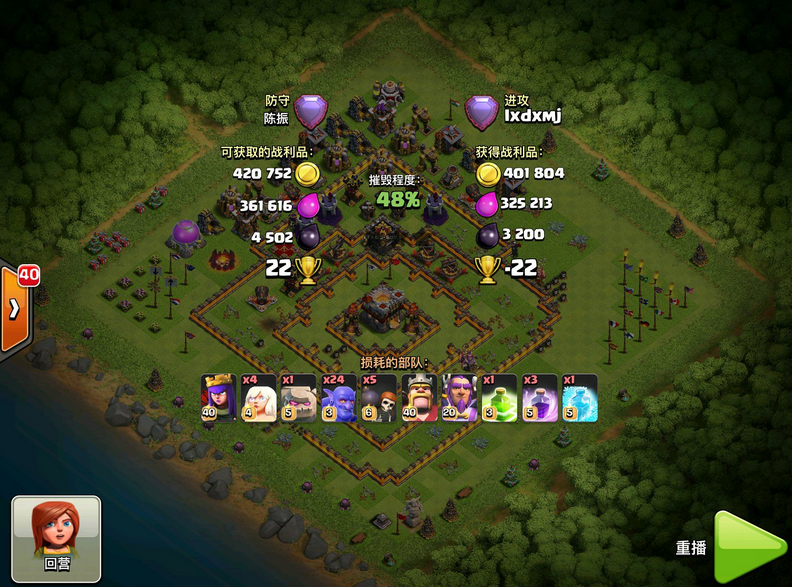Choose the Grand Warden hero icon
Image resolution: width=792 pixels, height=587 pixels.
point(459,397)
